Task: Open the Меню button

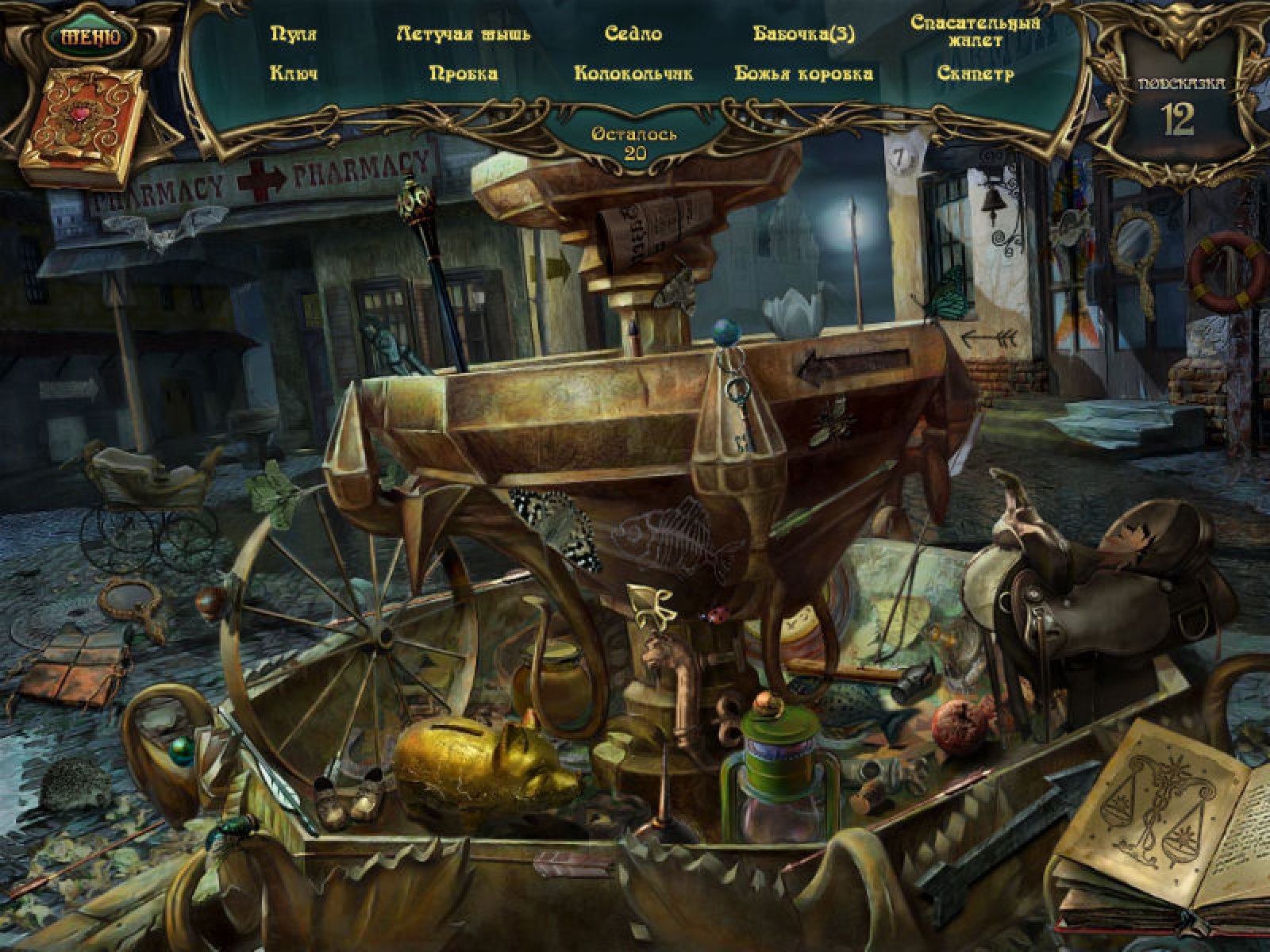Action: point(90,36)
